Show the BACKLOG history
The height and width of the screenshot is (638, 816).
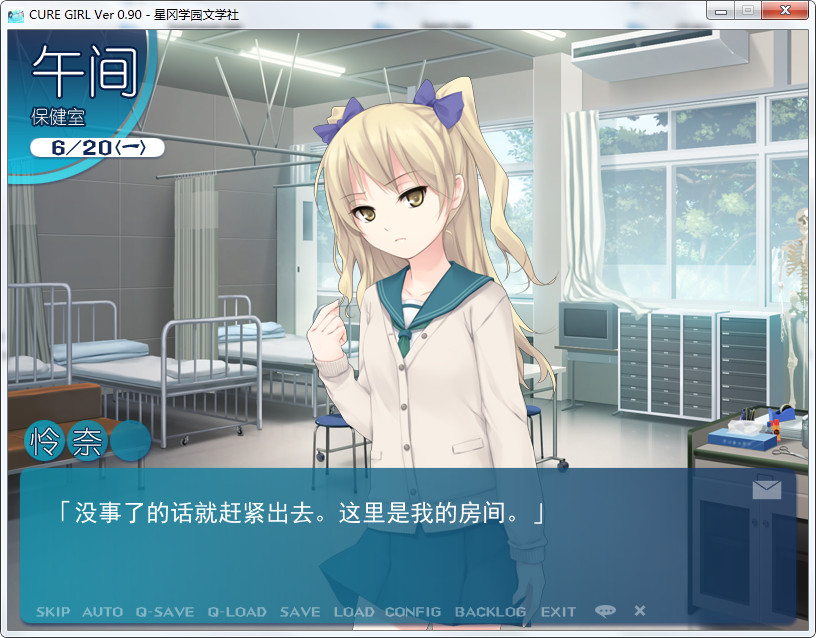coord(490,611)
